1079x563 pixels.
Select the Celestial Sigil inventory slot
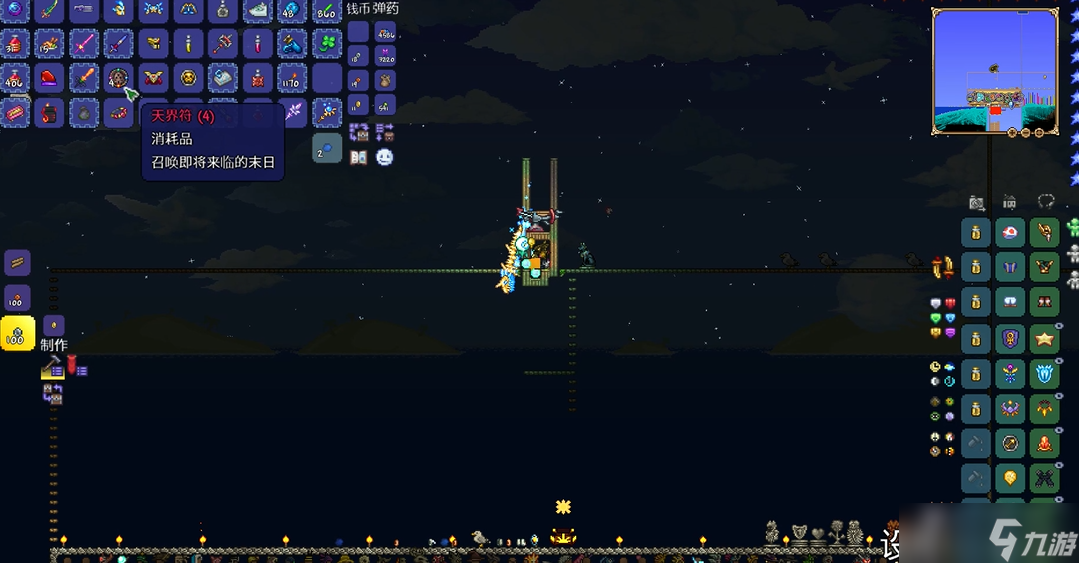[x=119, y=78]
